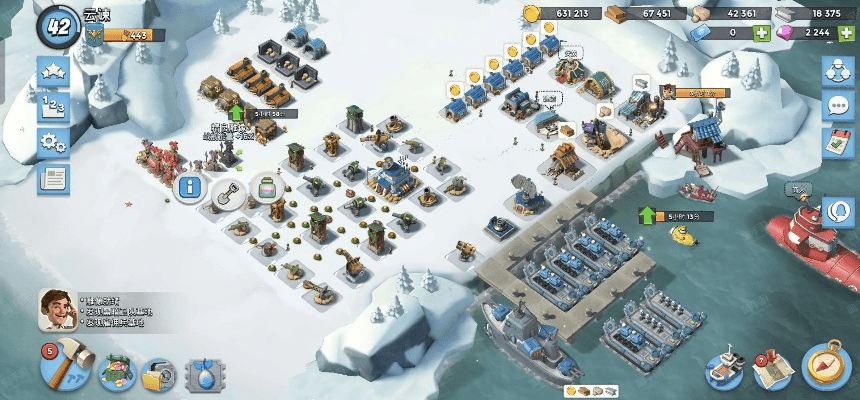Open the task force social button
Screen dimensions: 860x400
pos(837,71)
